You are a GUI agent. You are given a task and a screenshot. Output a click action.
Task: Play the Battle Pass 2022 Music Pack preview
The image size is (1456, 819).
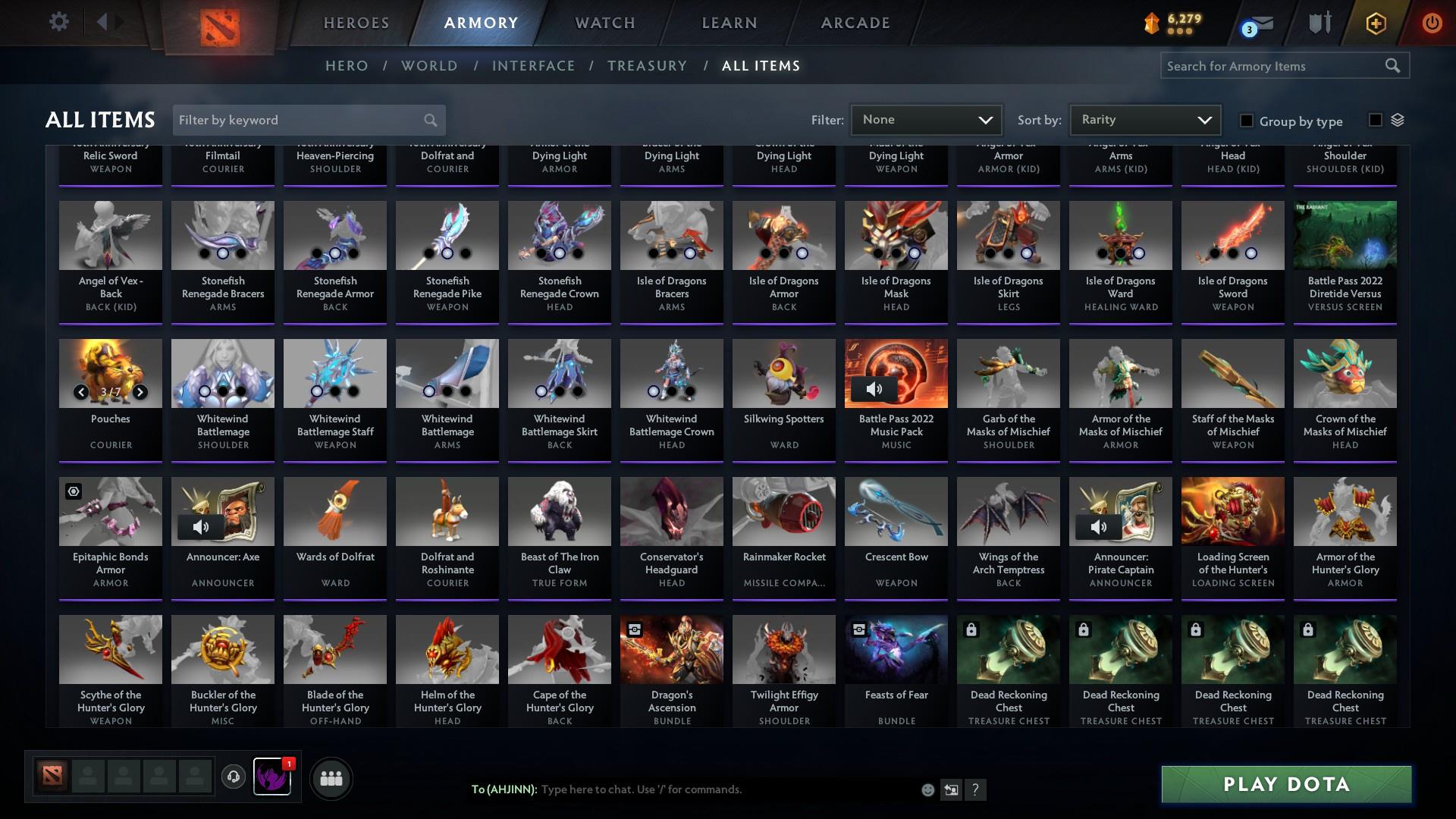[x=874, y=389]
